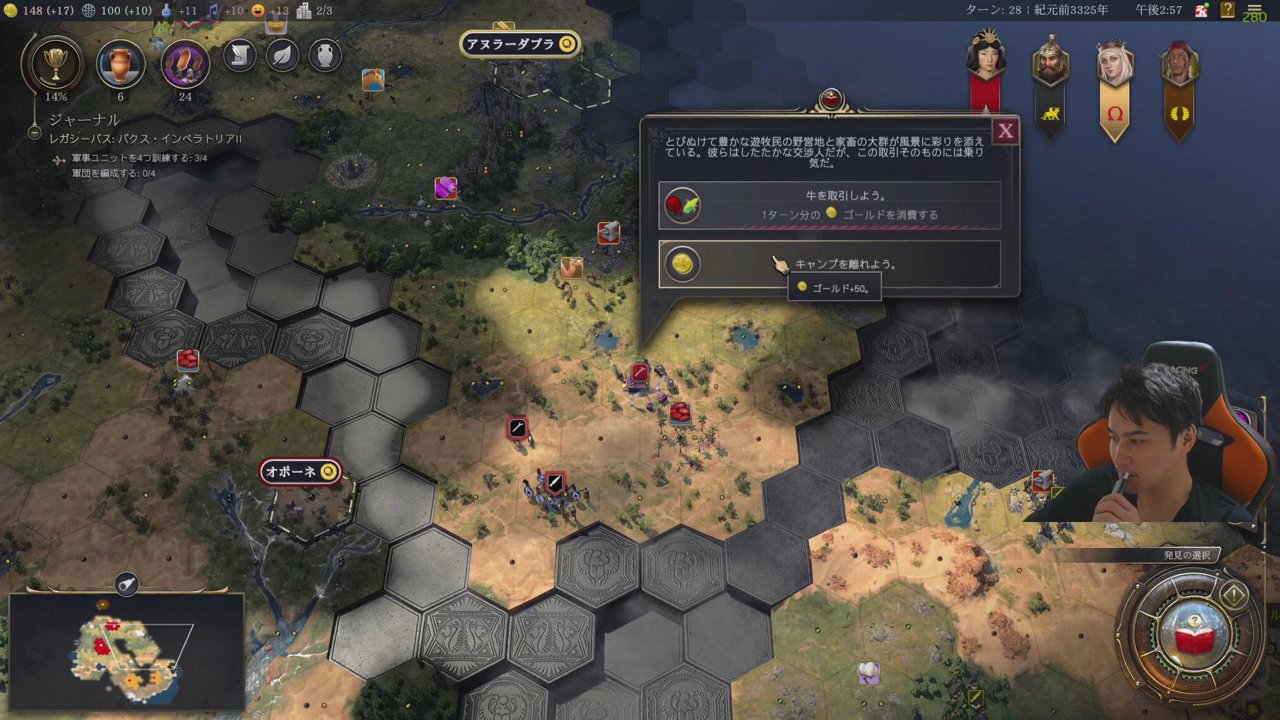Open the red-turbaned leader portrait
The width and height of the screenshot is (1280, 720).
click(x=1179, y=64)
